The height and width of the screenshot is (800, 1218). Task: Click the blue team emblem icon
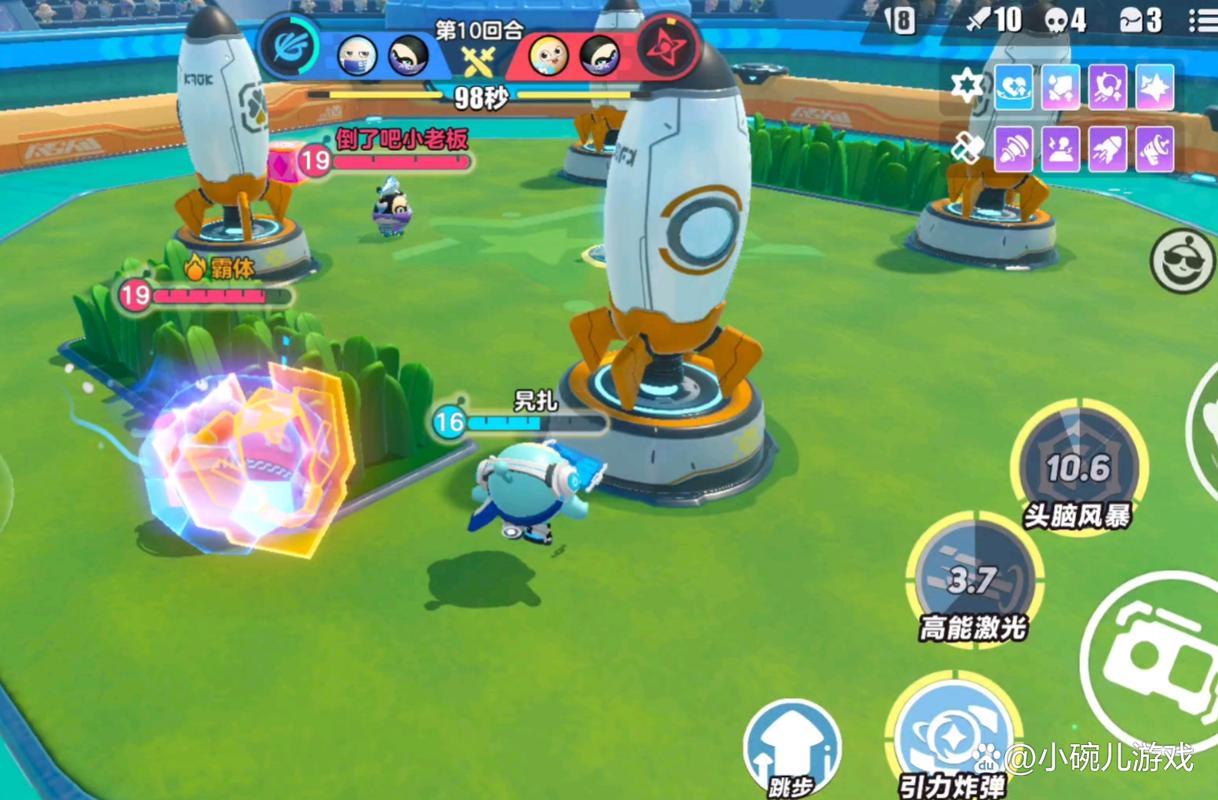click(x=289, y=46)
